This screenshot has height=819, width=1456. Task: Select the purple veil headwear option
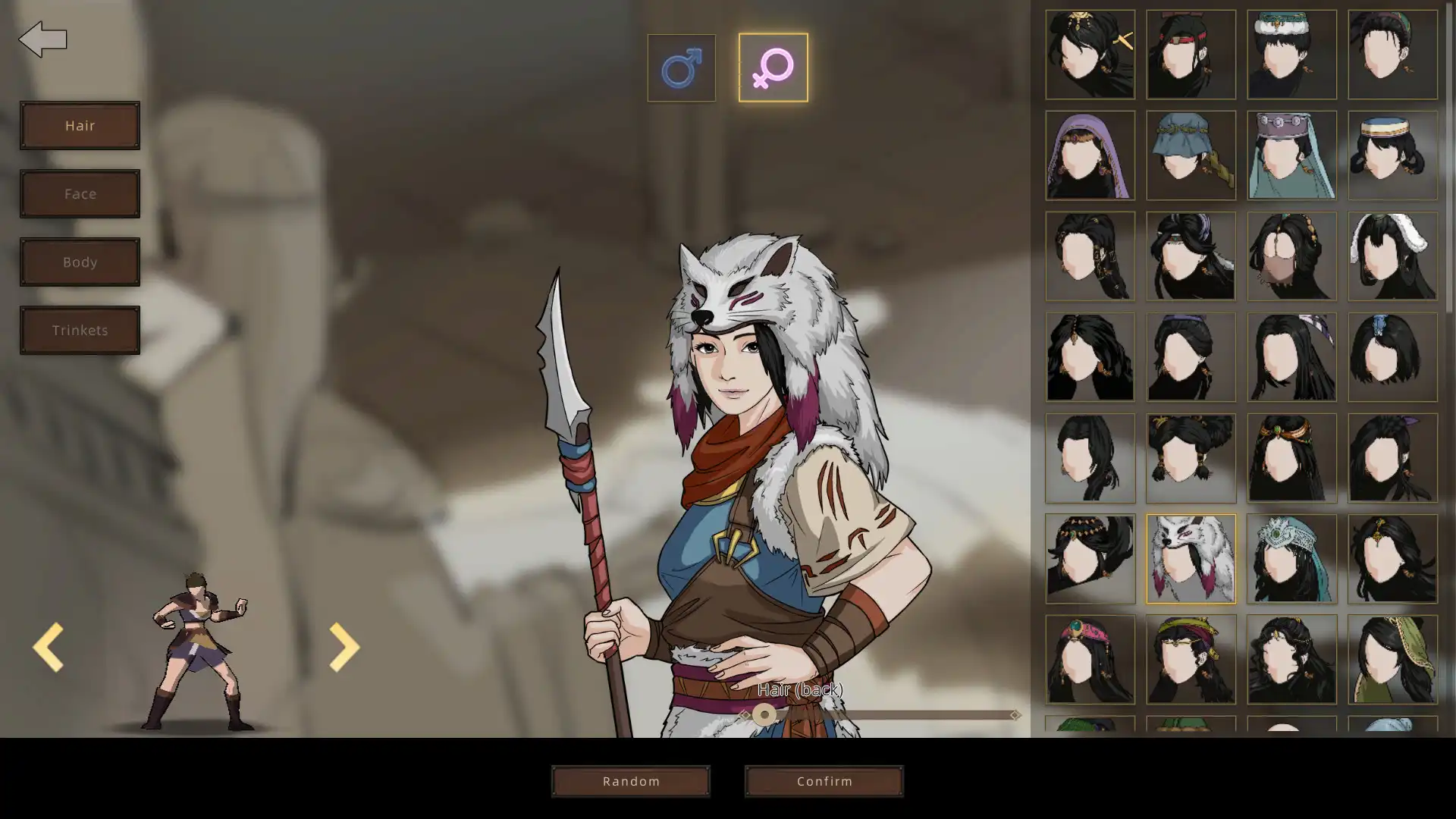coord(1090,155)
